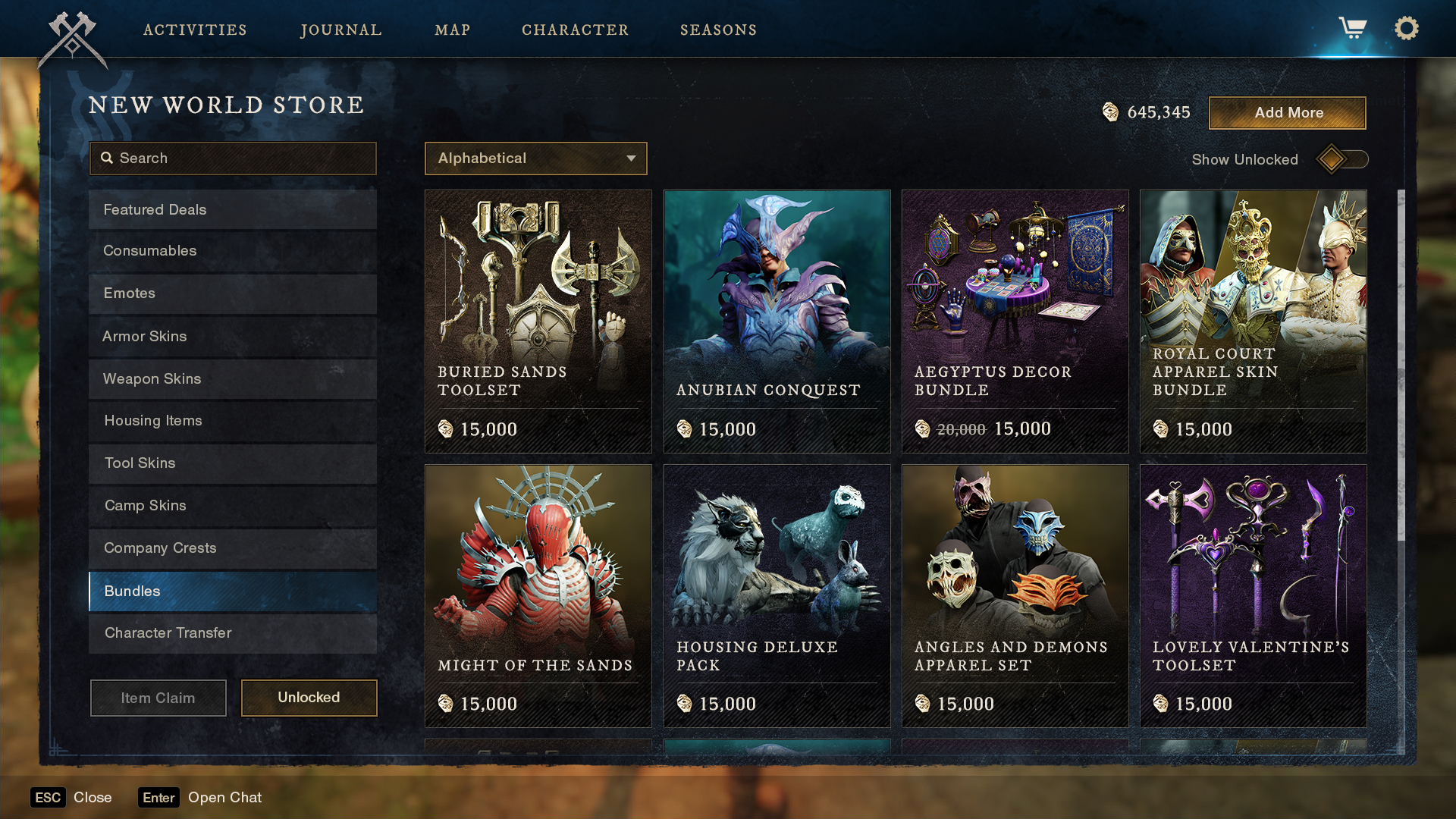
Task: Open the Housing Deluxe Pack tile
Action: click(777, 596)
